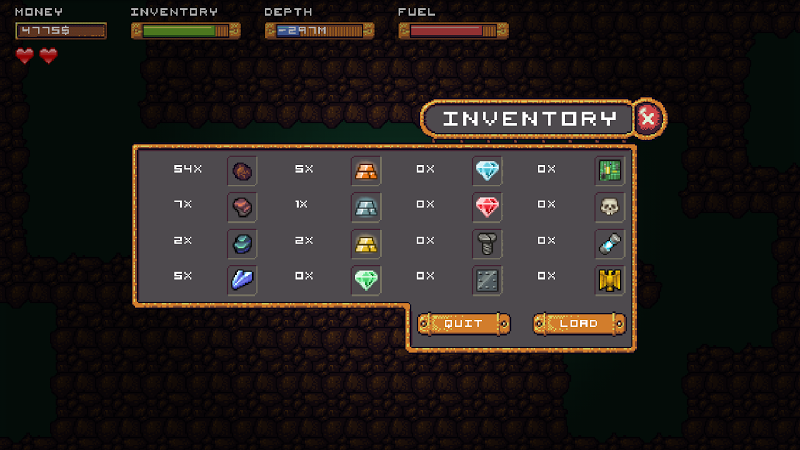Choose the gold ingot slot
This screenshot has width=800, height=450.
[x=365, y=244]
